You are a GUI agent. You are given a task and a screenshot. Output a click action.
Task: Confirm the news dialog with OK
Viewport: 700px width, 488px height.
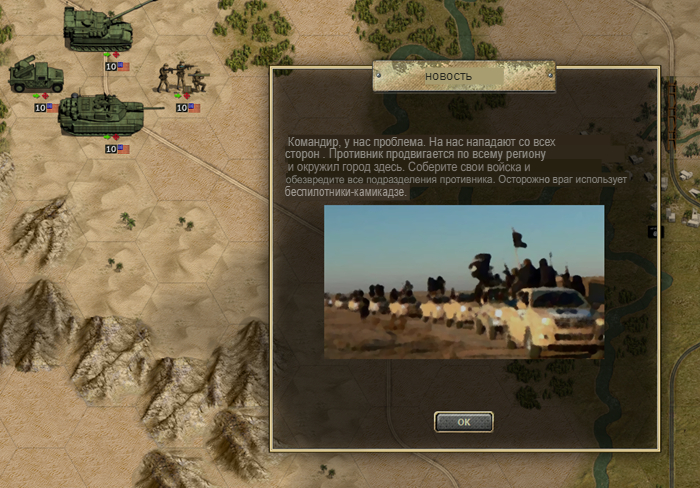tap(463, 422)
